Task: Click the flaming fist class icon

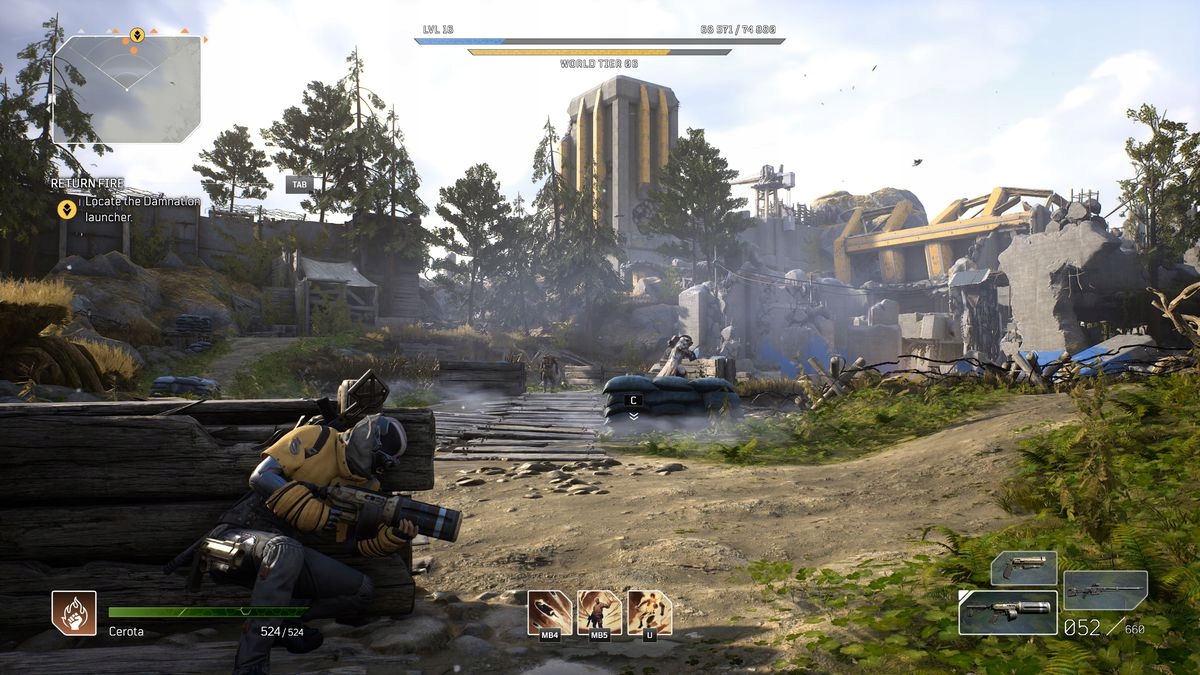Action: 74,612
